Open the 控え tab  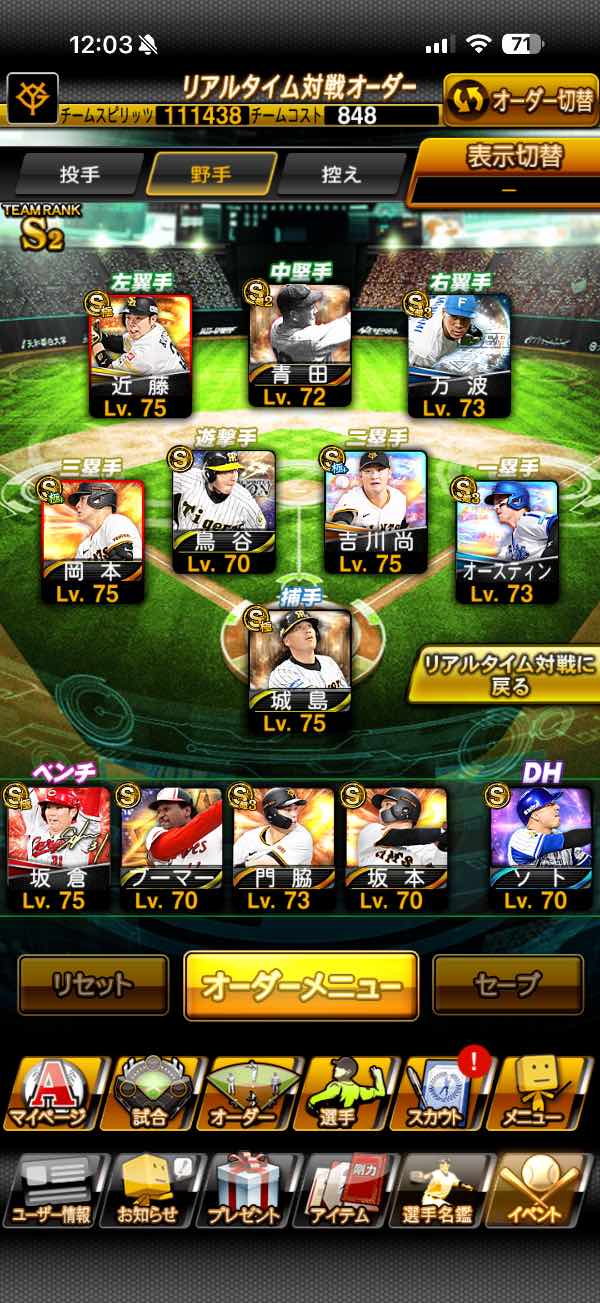[x=342, y=174]
